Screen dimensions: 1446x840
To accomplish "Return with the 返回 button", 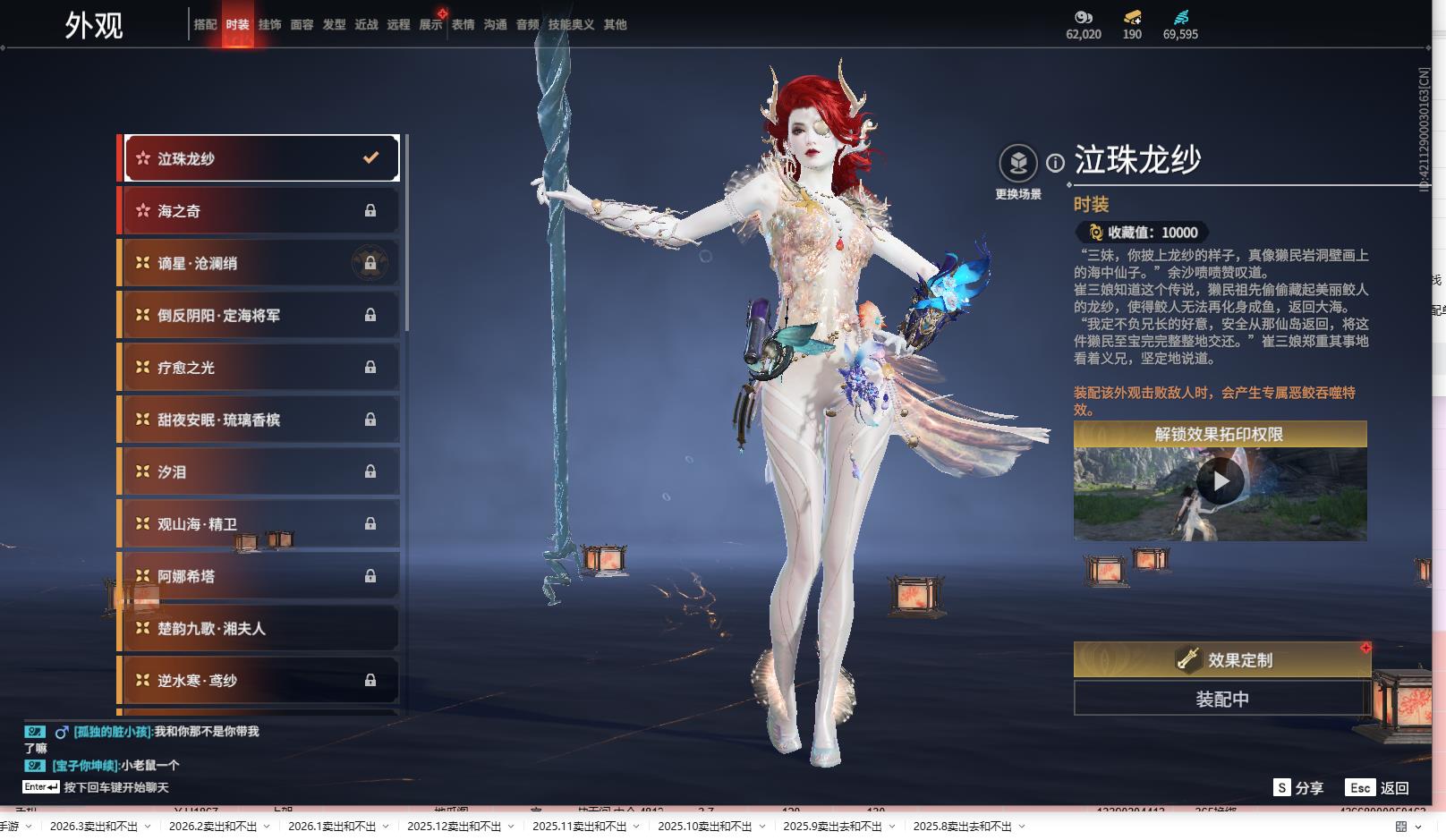I will (x=1378, y=788).
